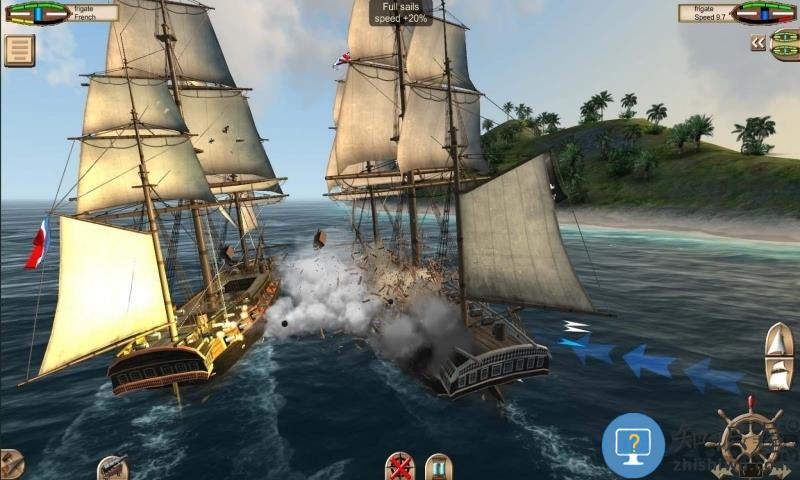The width and height of the screenshot is (800, 480).
Task: Collapse the panel with the double-arrow button
Action: coord(758,43)
